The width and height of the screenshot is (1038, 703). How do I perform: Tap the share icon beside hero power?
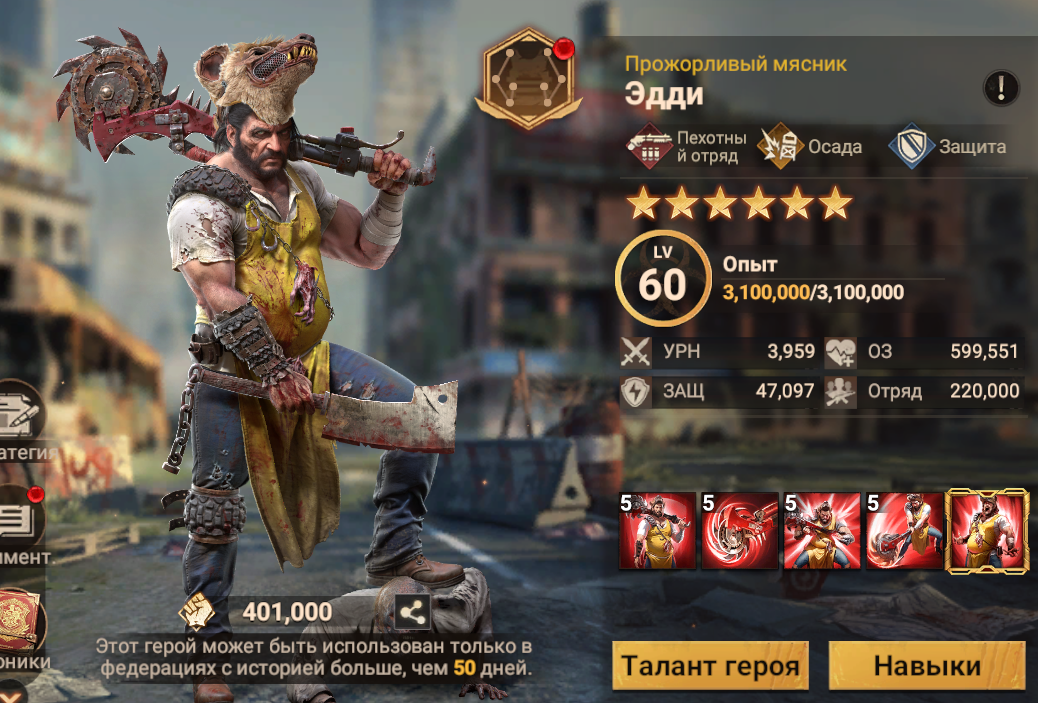tap(413, 612)
